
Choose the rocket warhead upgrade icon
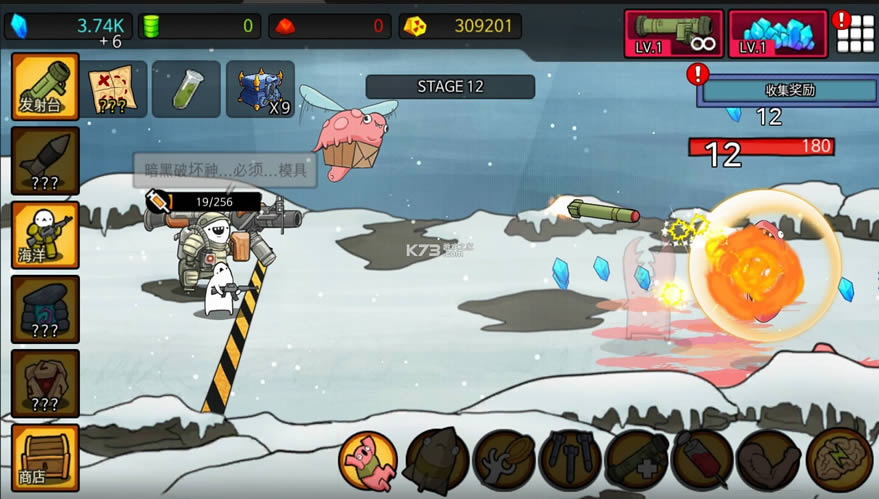tap(437, 461)
